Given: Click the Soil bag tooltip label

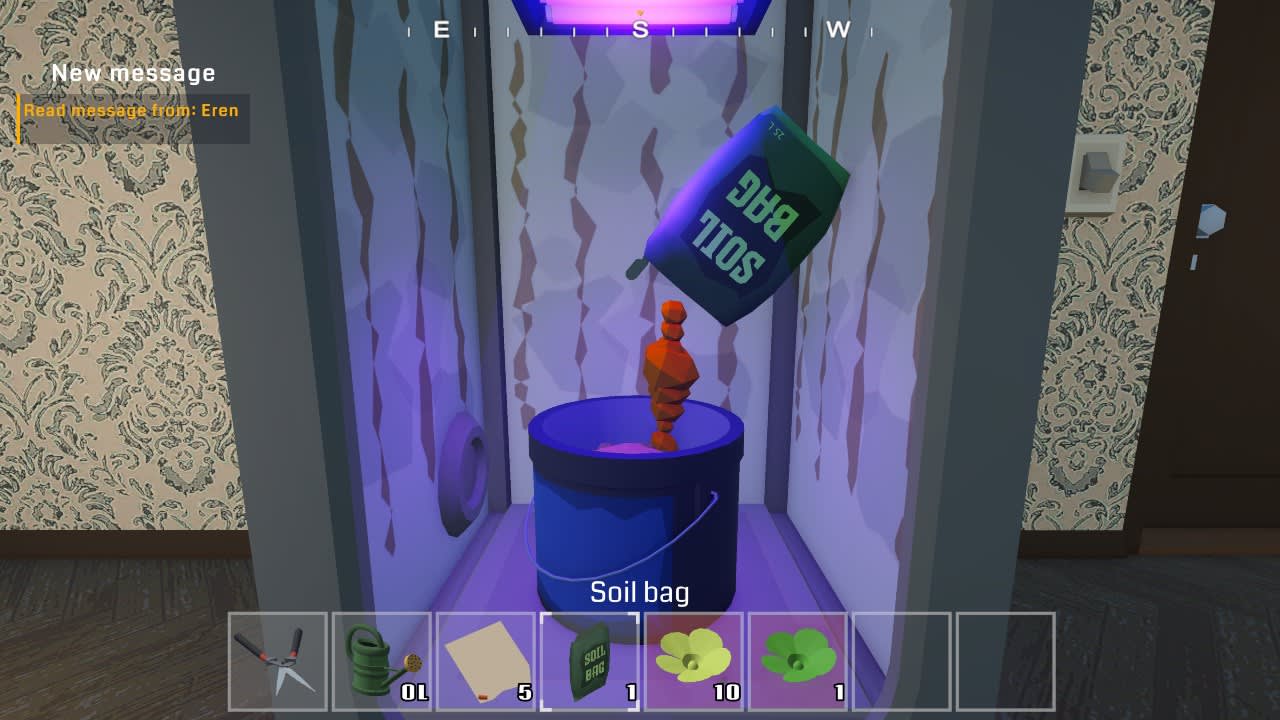Looking at the screenshot, I should click(641, 592).
